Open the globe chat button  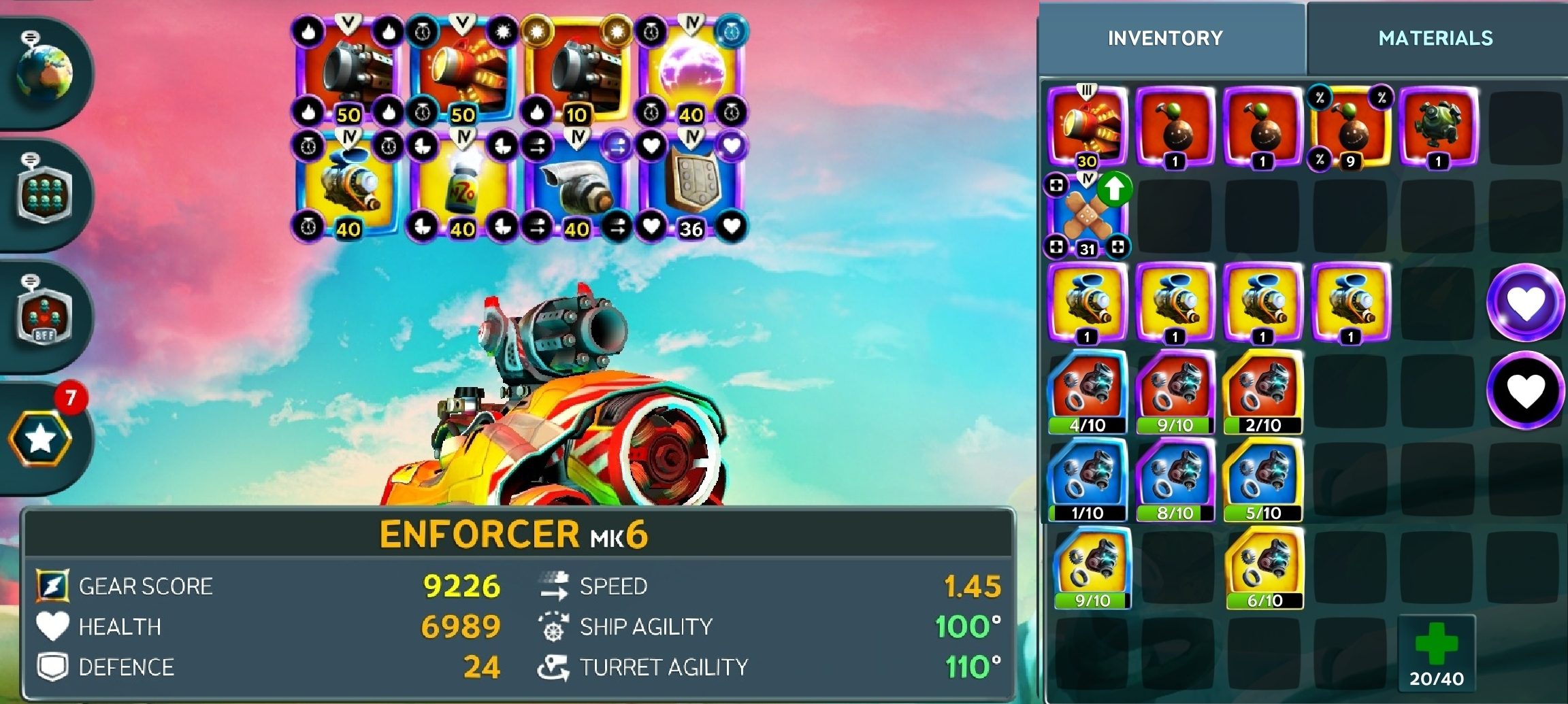pyautogui.click(x=44, y=72)
